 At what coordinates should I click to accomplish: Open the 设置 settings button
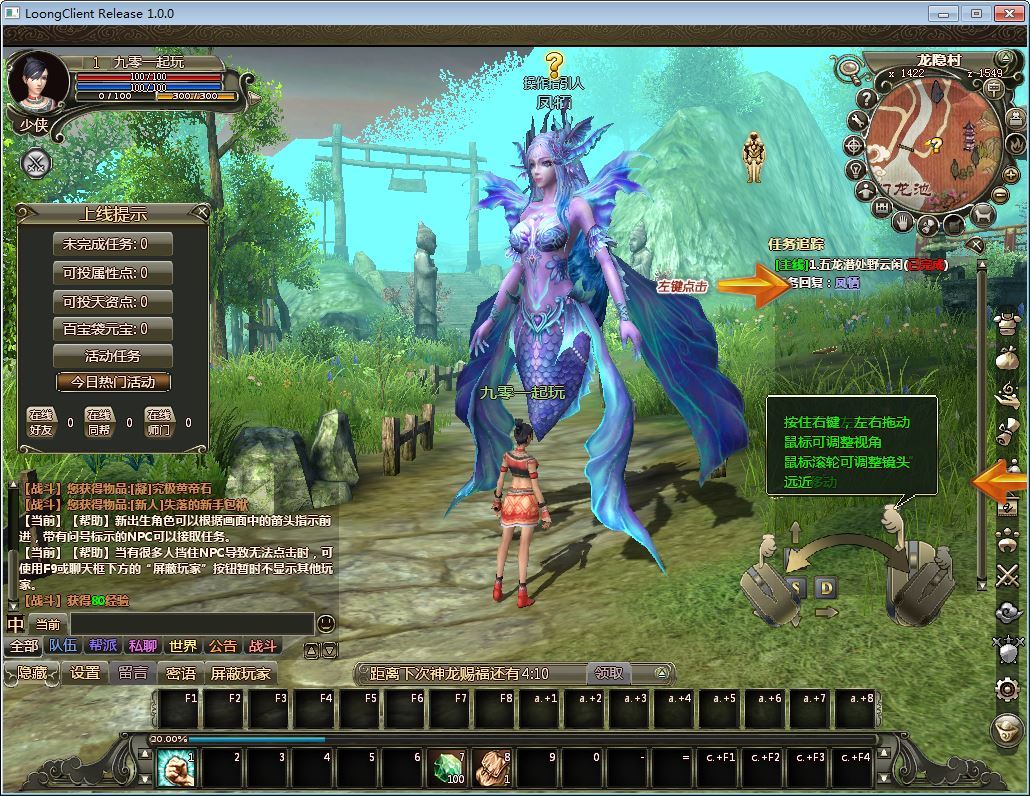pyautogui.click(x=85, y=673)
